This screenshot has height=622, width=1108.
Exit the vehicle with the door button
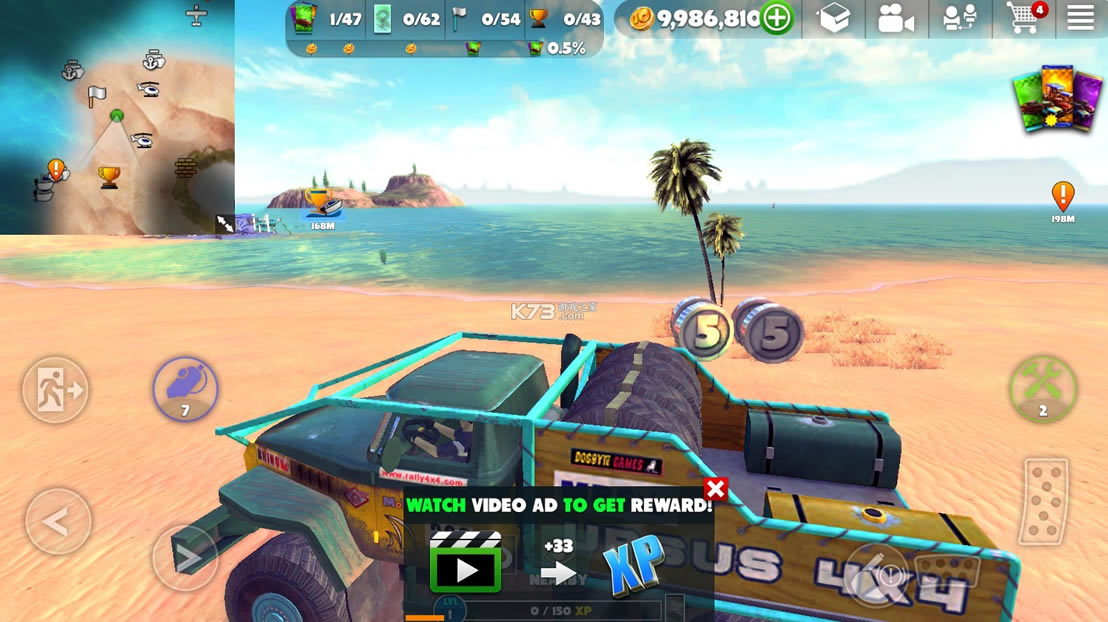(55, 389)
